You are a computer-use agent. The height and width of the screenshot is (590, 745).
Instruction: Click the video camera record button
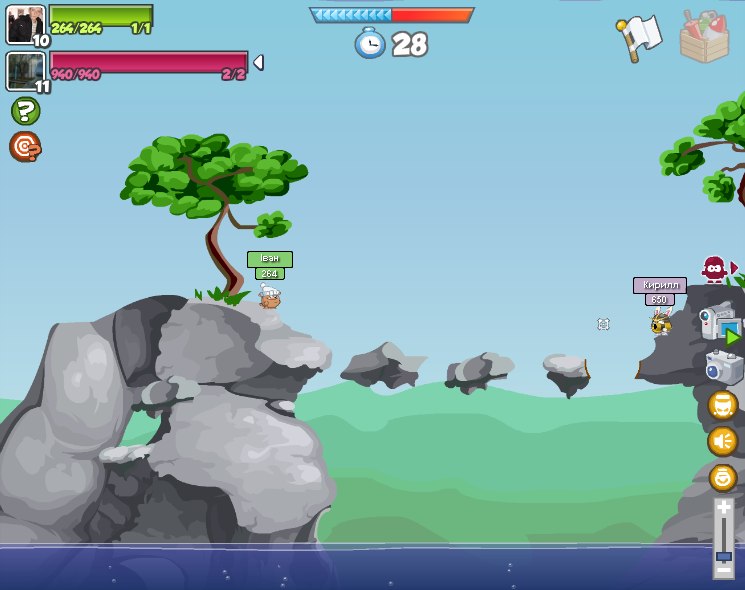[719, 324]
